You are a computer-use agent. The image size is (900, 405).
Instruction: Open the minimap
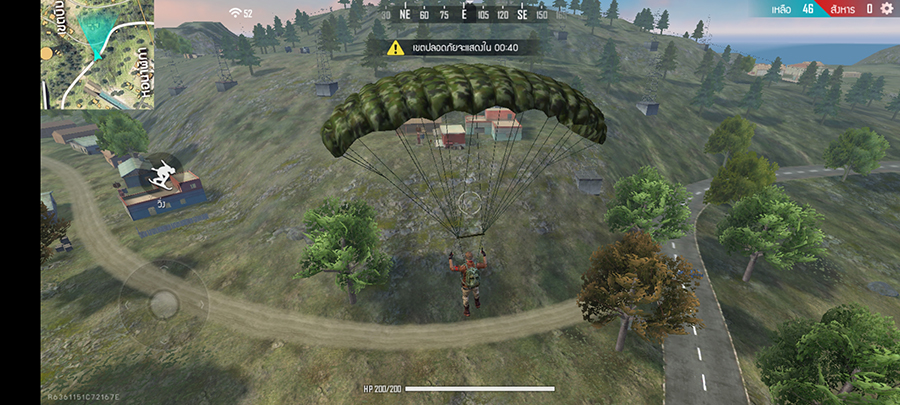(97, 54)
